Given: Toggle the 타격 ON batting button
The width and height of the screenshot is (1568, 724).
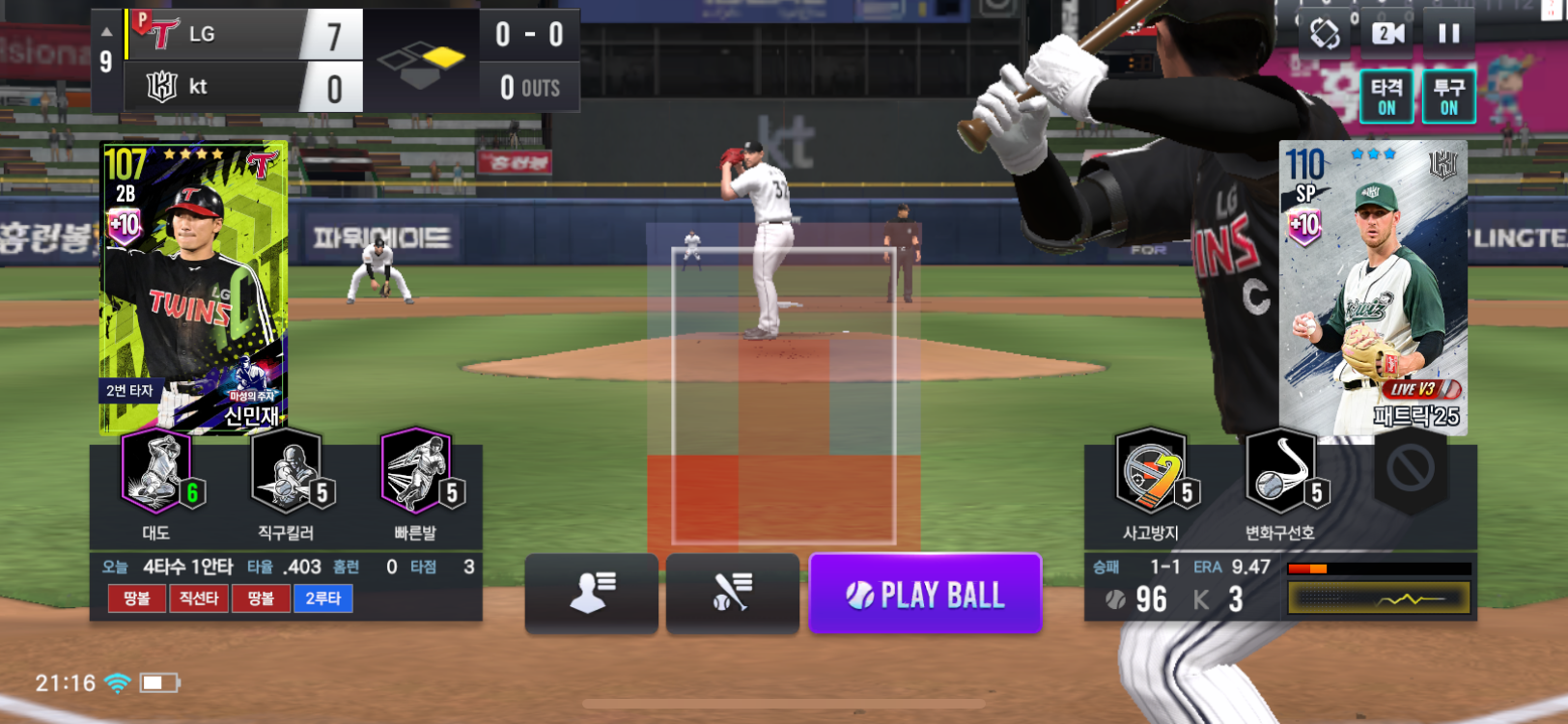Looking at the screenshot, I should (1386, 97).
